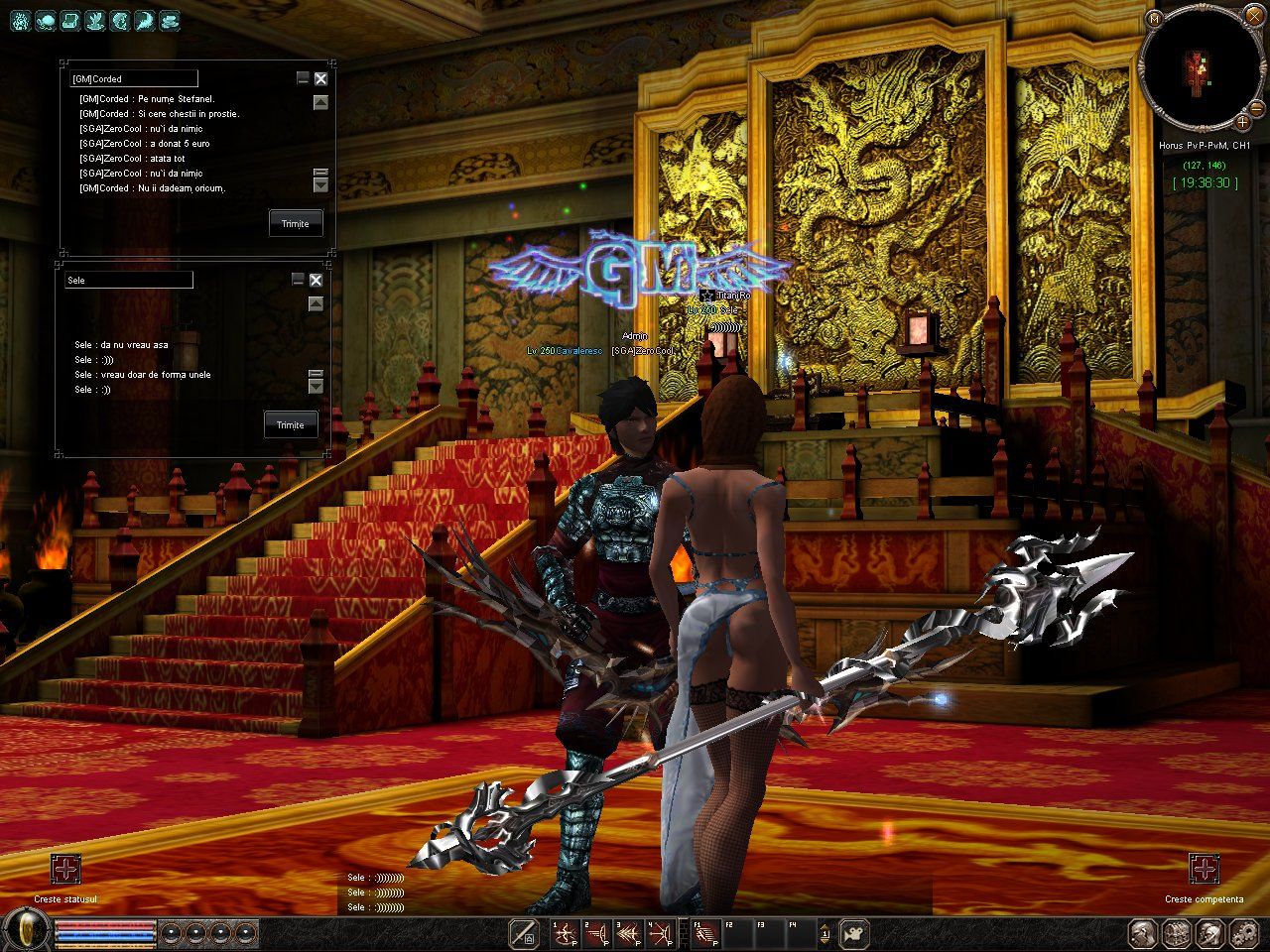This screenshot has height=952, width=1270.
Task: Minimize the [GM]Corded whisper window
Action: pyautogui.click(x=303, y=77)
